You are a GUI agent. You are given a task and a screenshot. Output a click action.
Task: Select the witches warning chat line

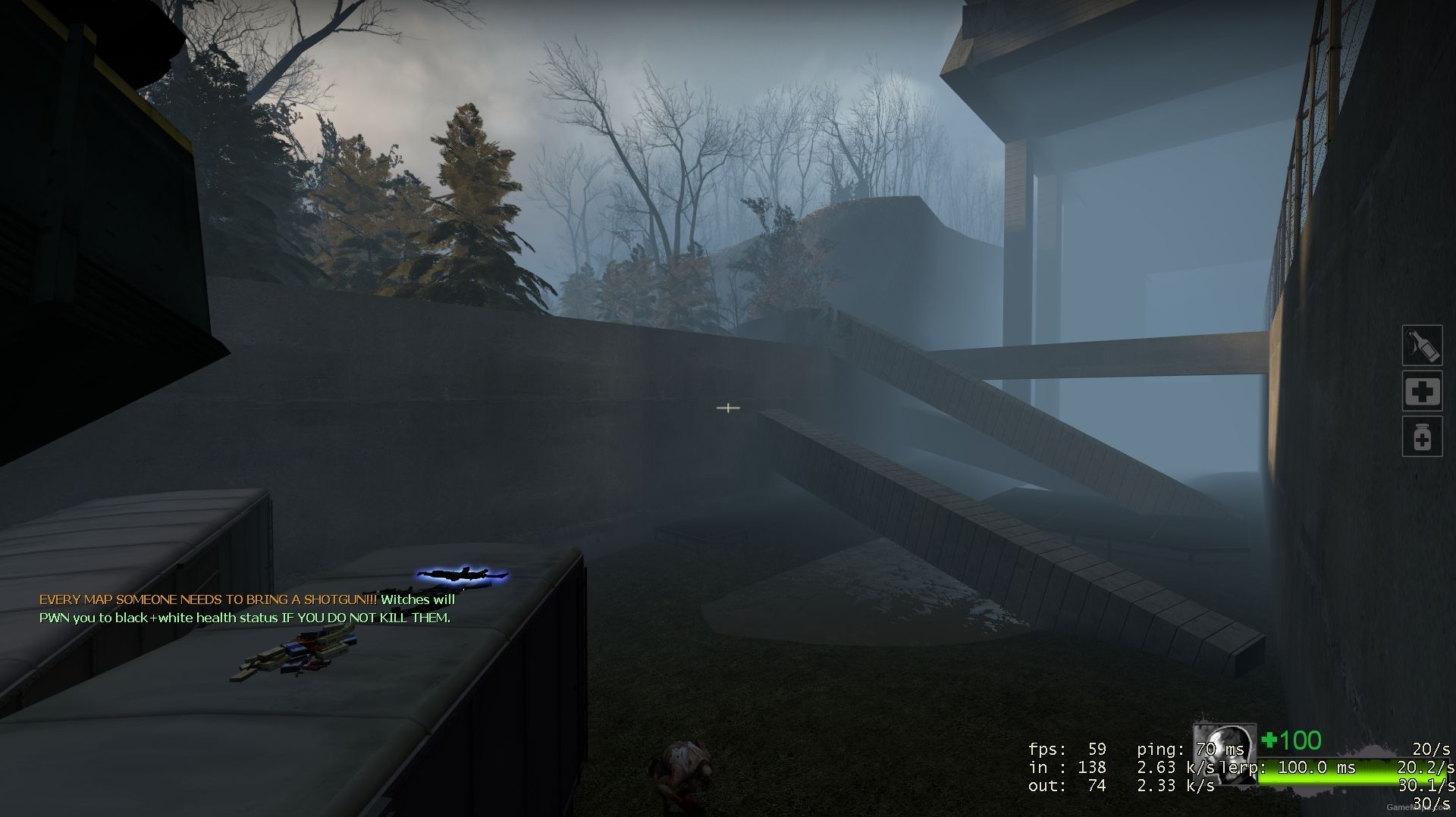point(245,618)
